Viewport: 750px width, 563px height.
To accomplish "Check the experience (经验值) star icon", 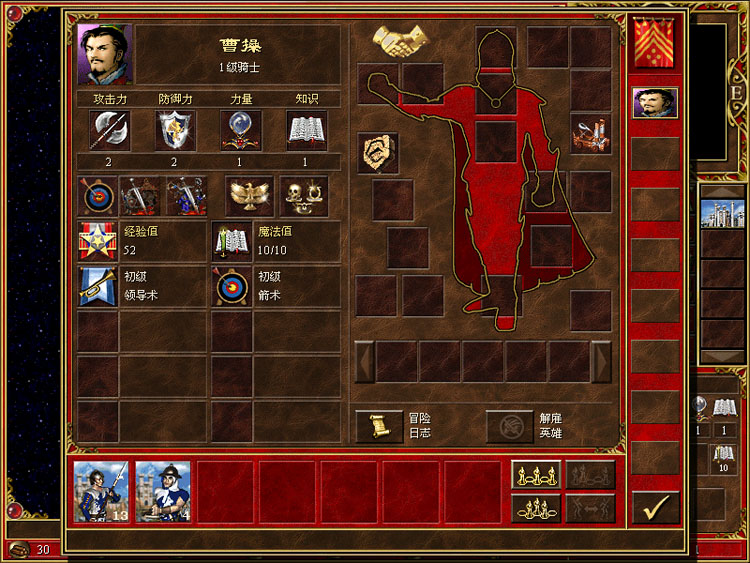I will 98,241.
